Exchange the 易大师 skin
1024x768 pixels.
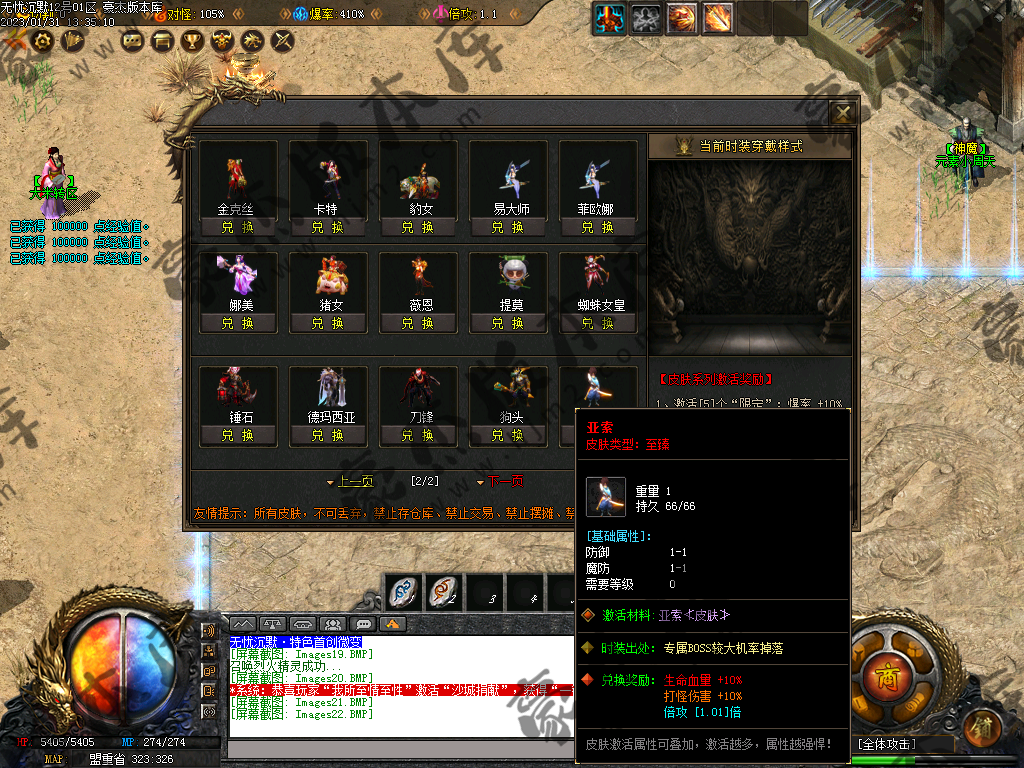tap(507, 227)
